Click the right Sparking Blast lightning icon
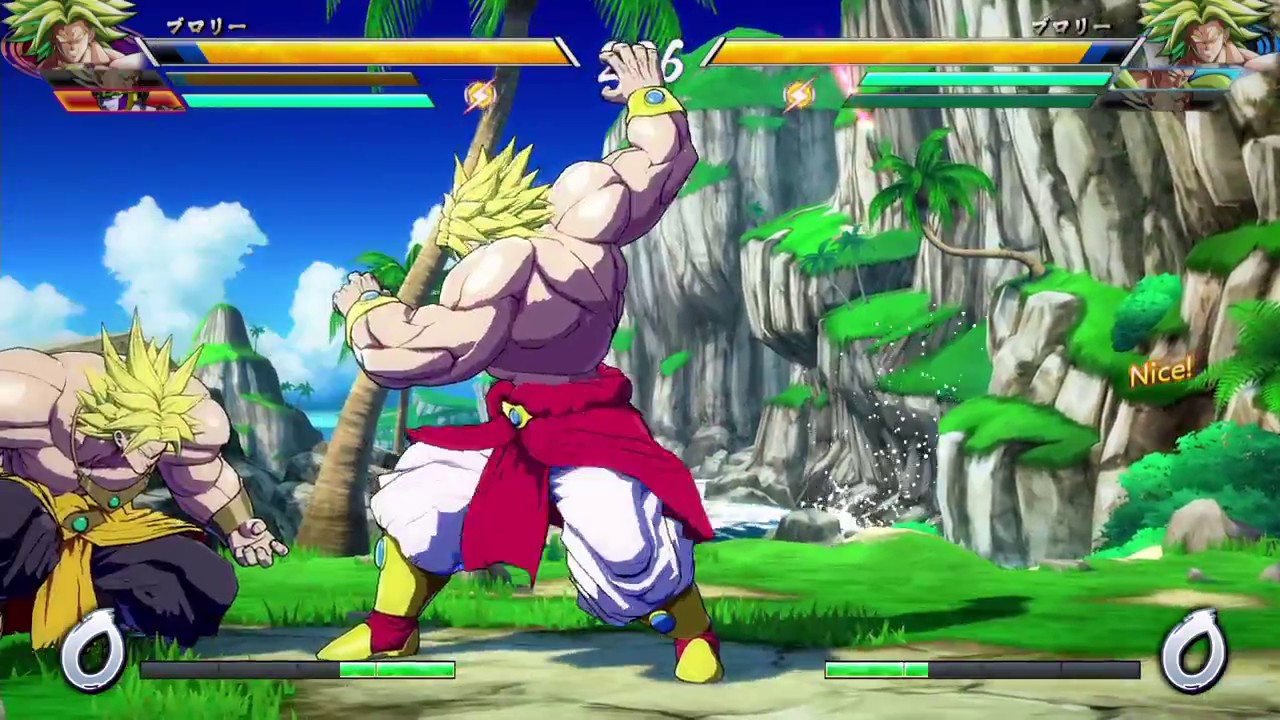The image size is (1280, 720). [797, 93]
